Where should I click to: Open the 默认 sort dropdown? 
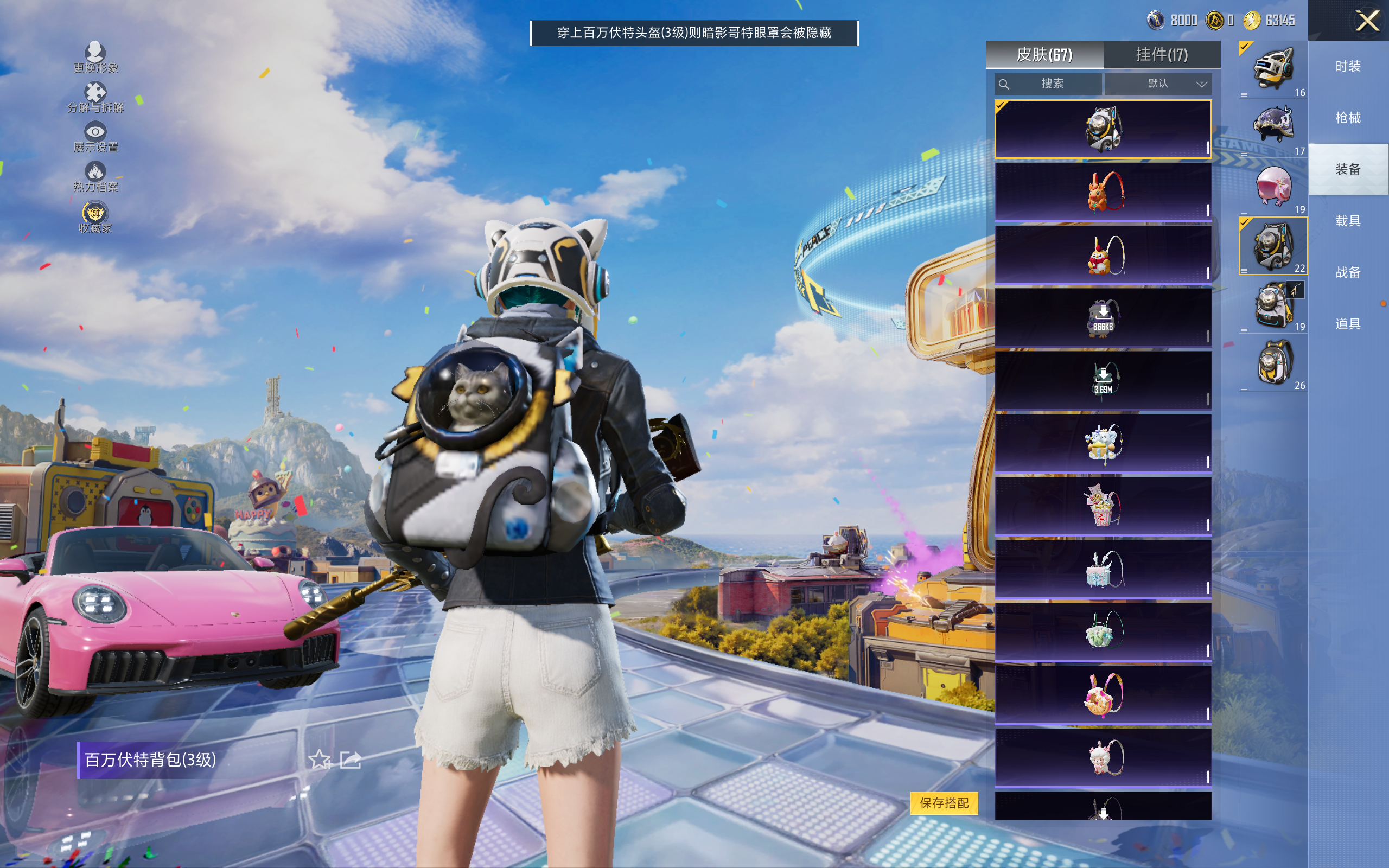[1158, 84]
